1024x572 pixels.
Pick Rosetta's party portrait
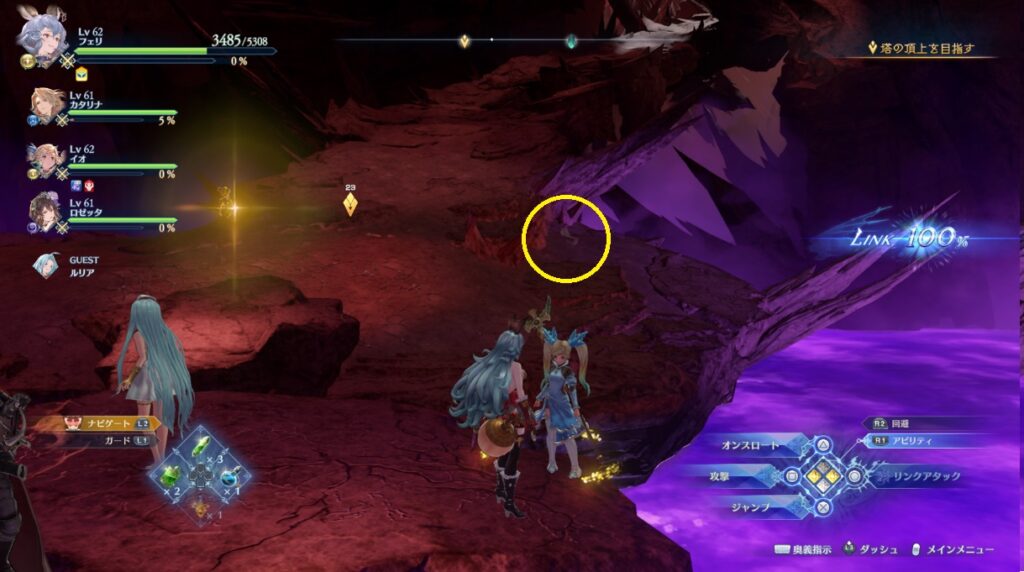[x=45, y=212]
